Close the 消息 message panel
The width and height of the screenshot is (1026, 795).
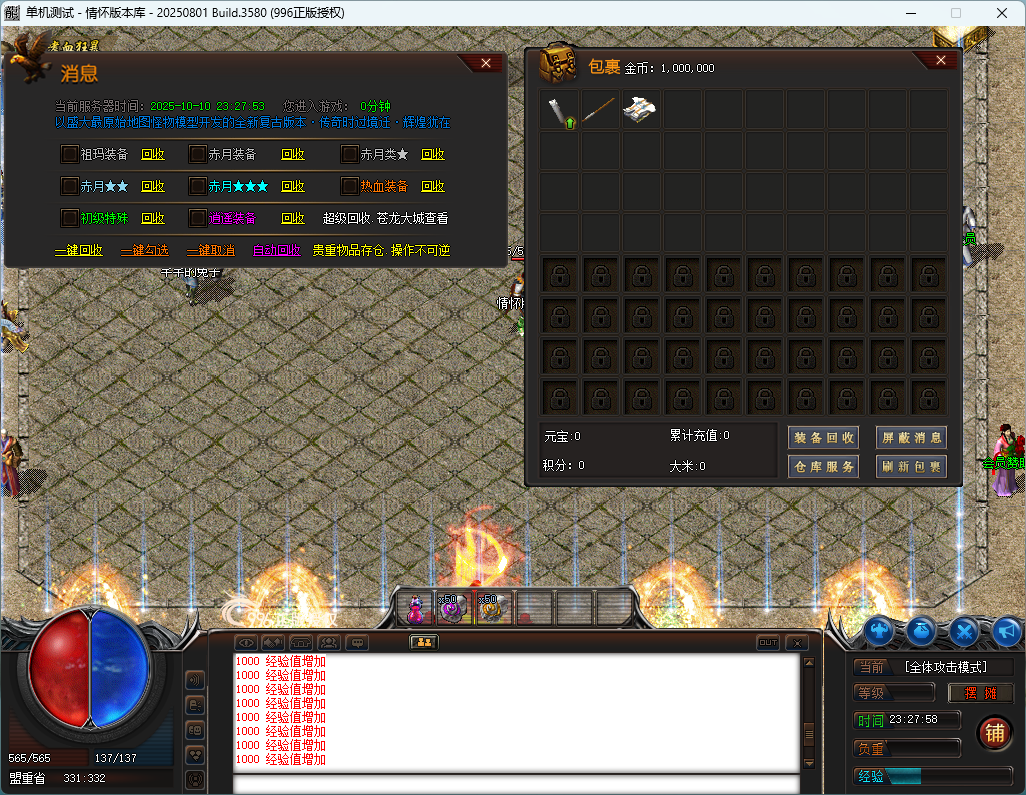pos(486,63)
